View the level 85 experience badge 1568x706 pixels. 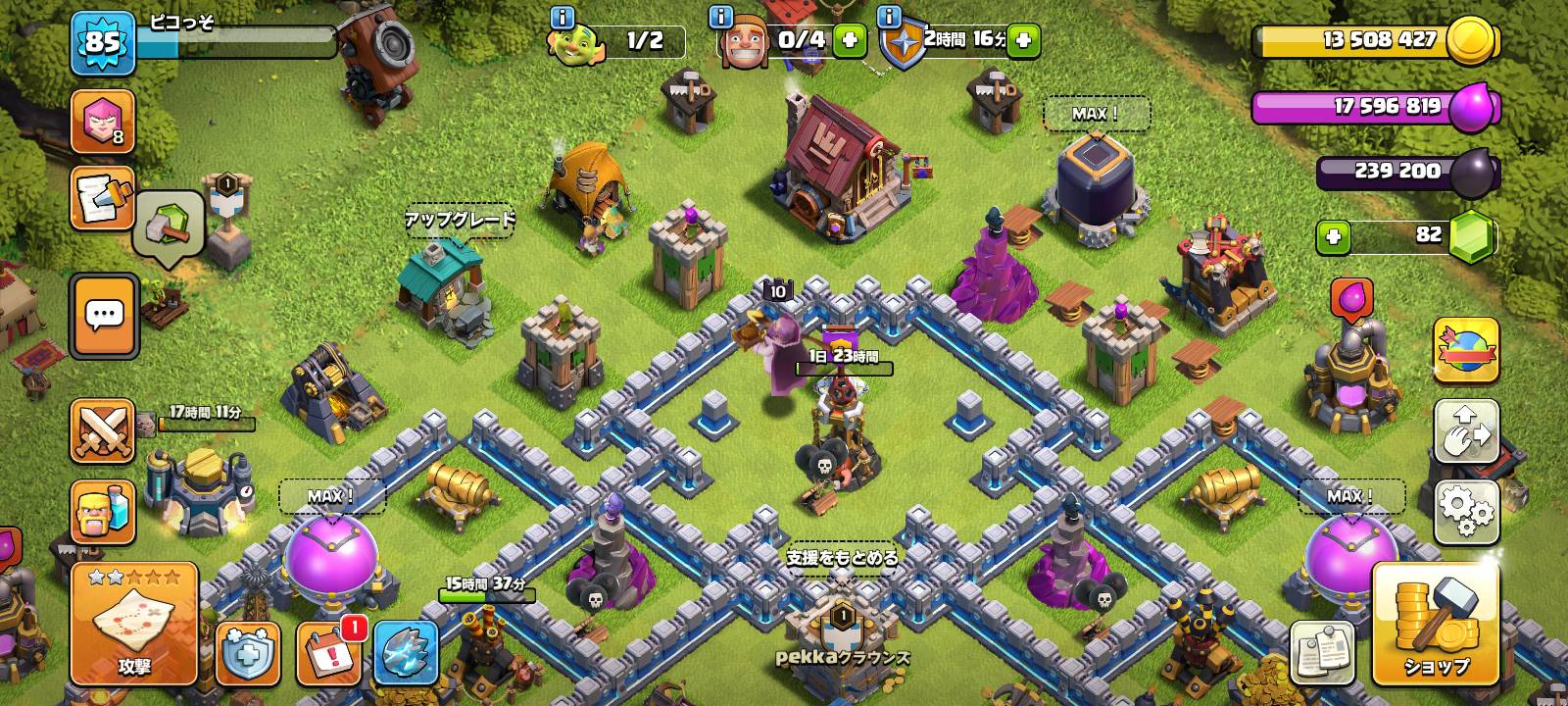click(102, 42)
